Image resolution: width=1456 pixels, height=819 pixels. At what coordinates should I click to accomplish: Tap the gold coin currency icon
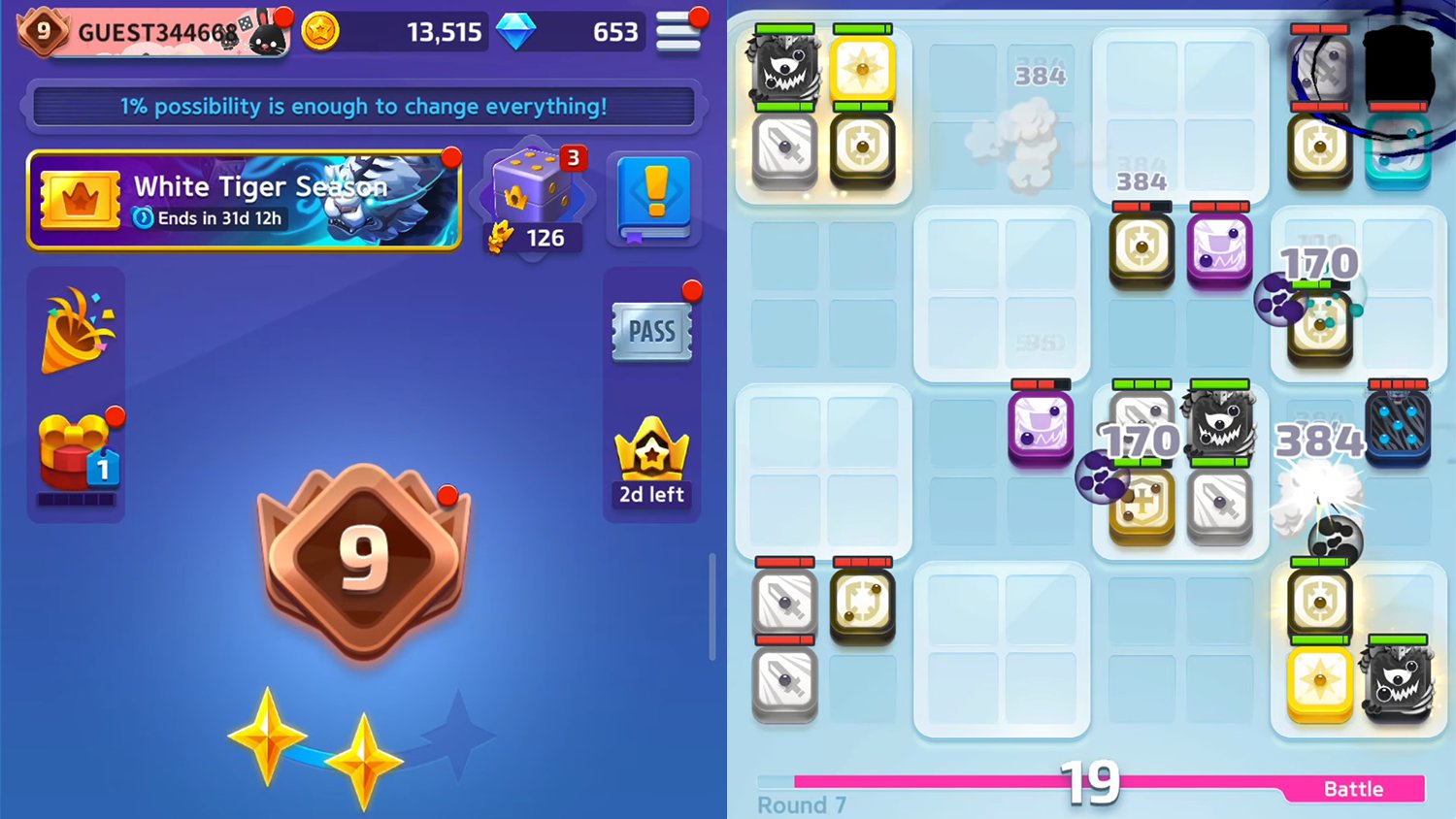[x=320, y=30]
